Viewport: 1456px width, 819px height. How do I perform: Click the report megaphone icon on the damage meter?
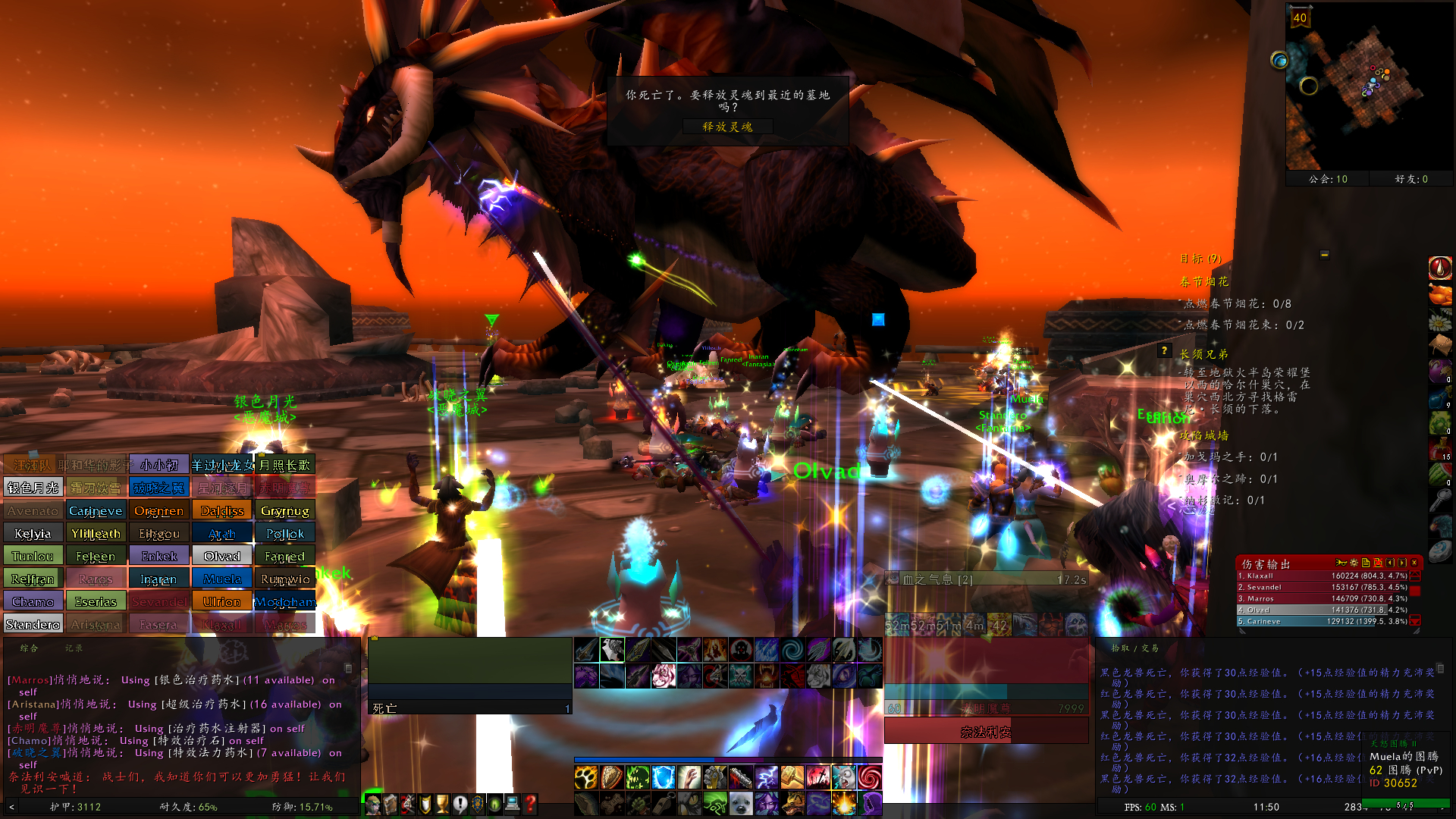tap(1341, 563)
